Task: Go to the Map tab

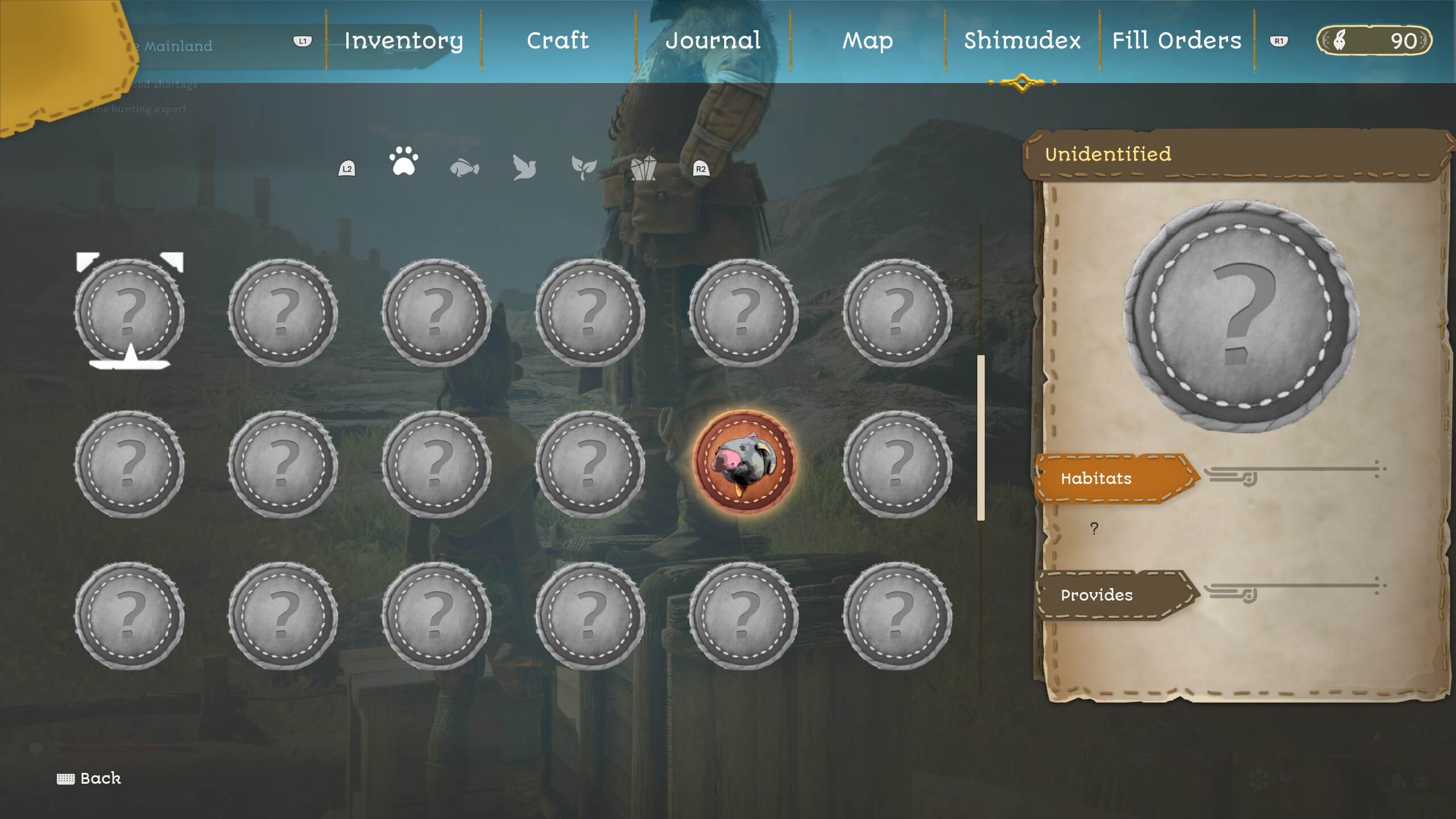Action: pos(867,41)
